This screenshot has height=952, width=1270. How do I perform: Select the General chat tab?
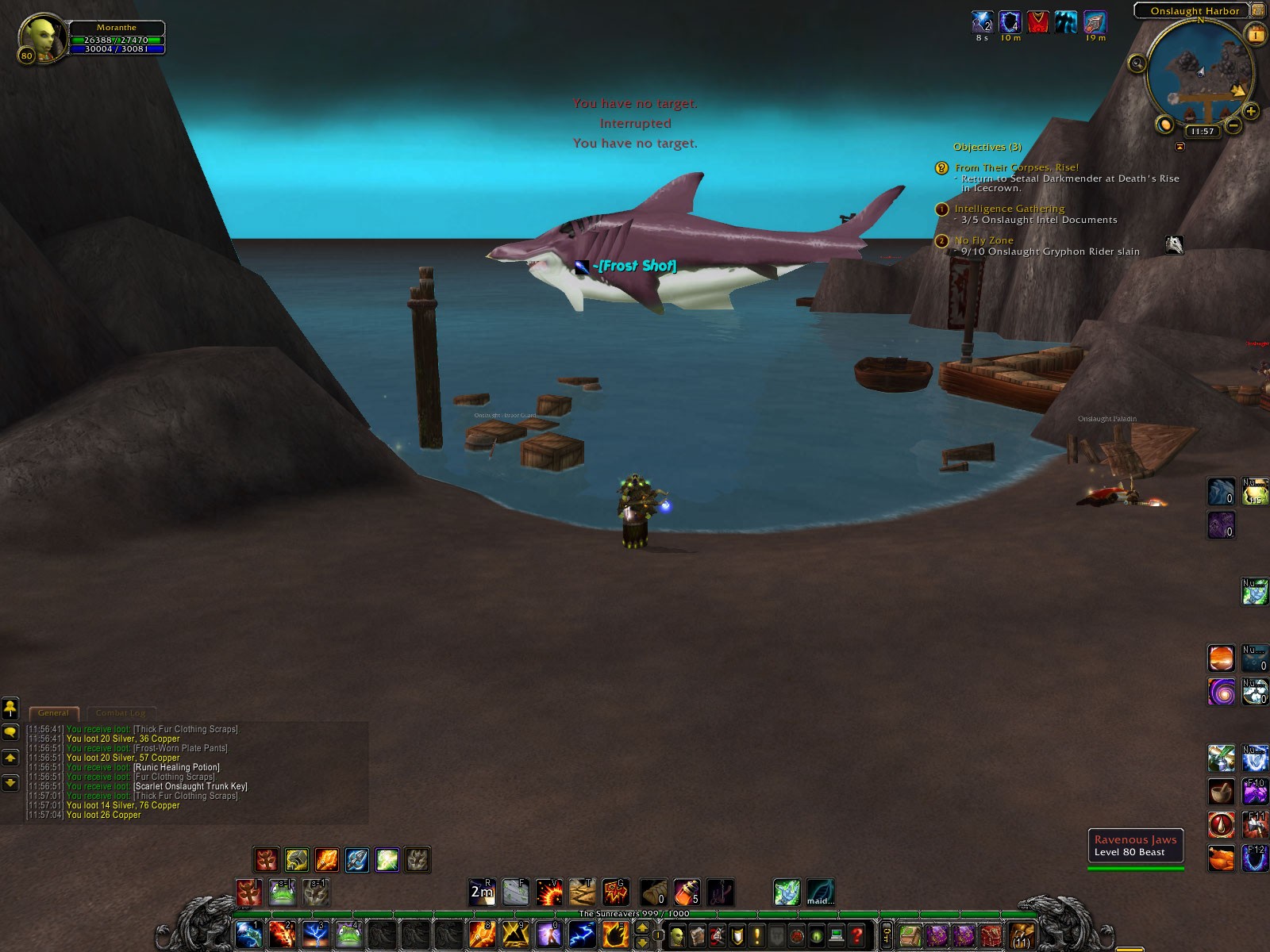pos(53,712)
